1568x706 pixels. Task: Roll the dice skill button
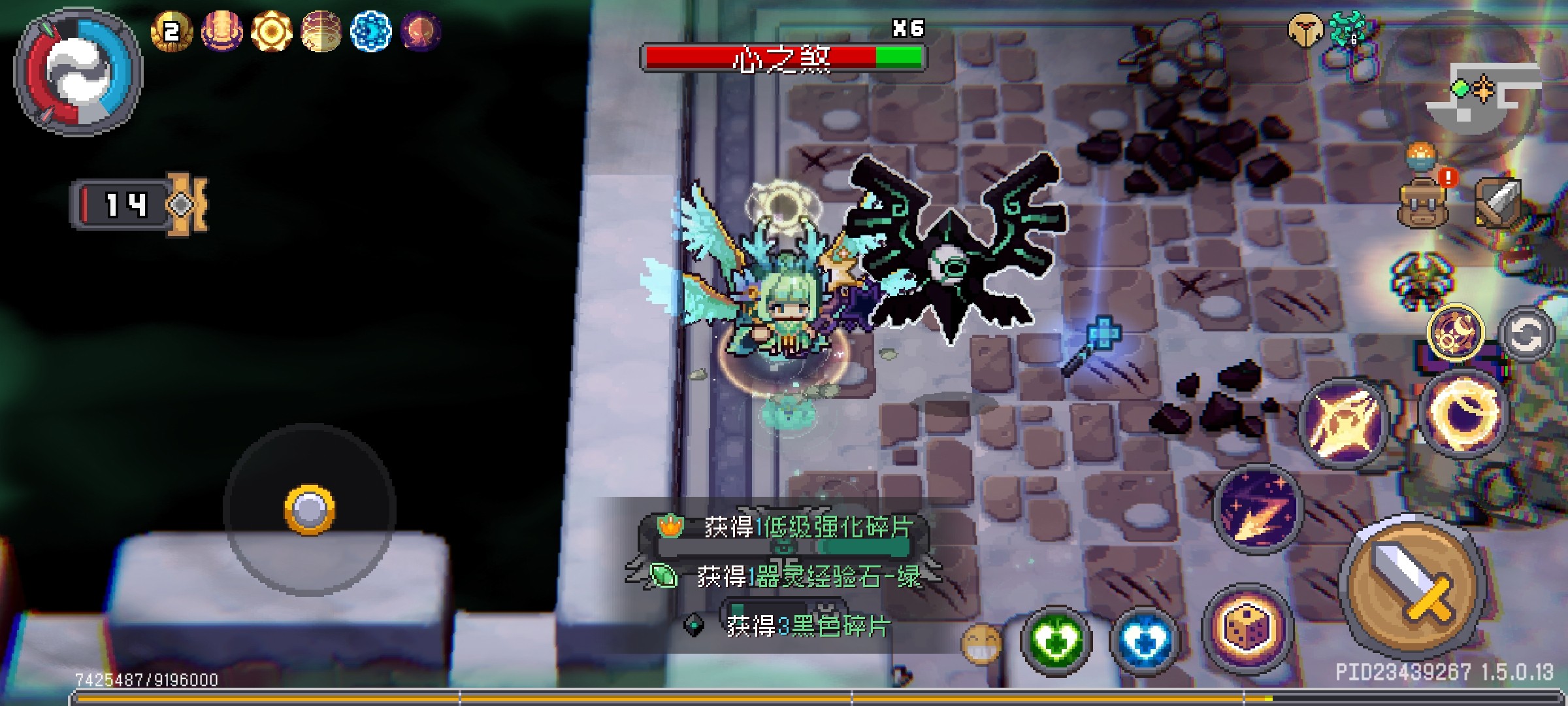[x=1247, y=628]
